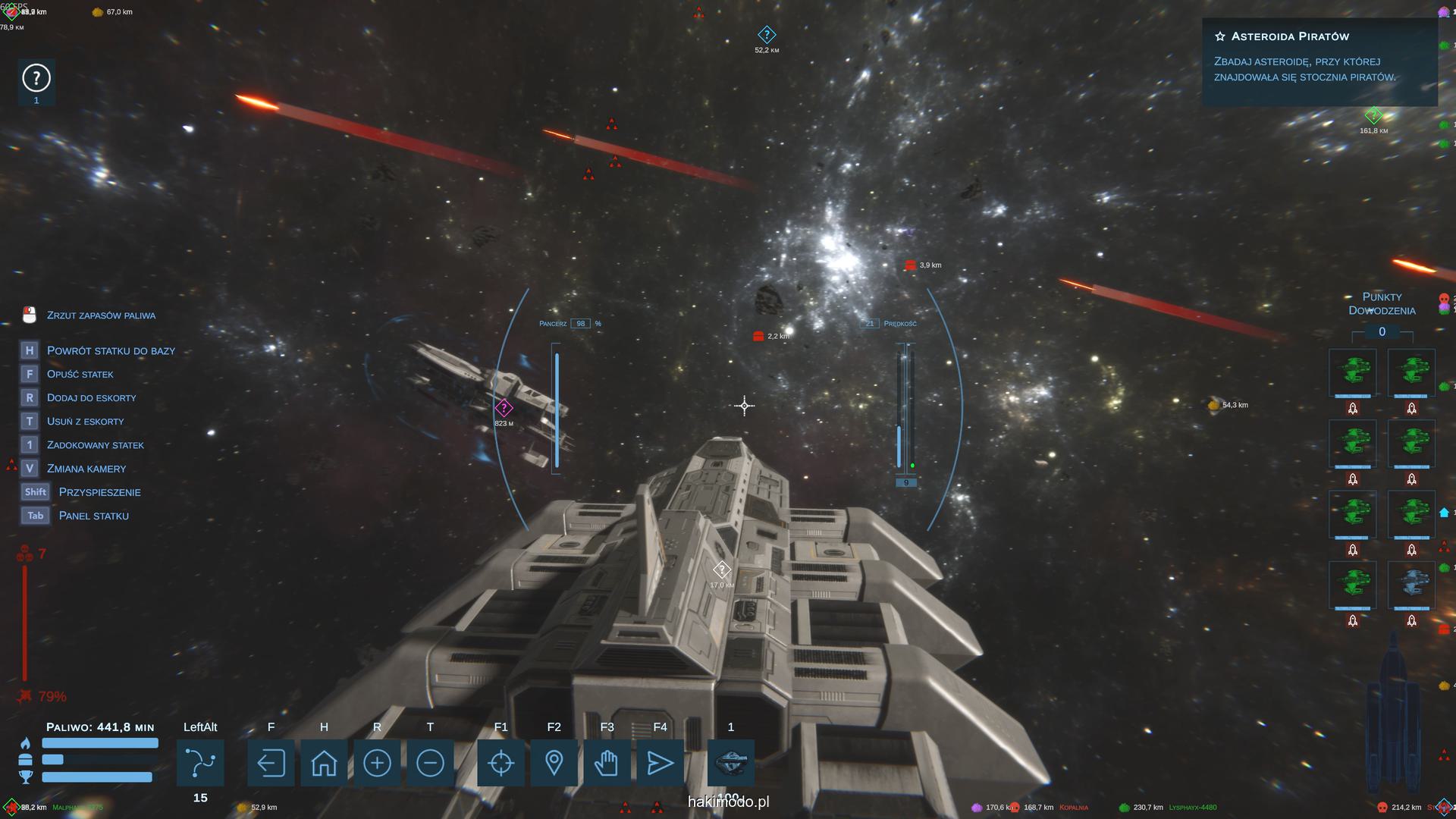The width and height of the screenshot is (1456, 819).
Task: Remove from escort with the minus button
Action: tap(430, 763)
